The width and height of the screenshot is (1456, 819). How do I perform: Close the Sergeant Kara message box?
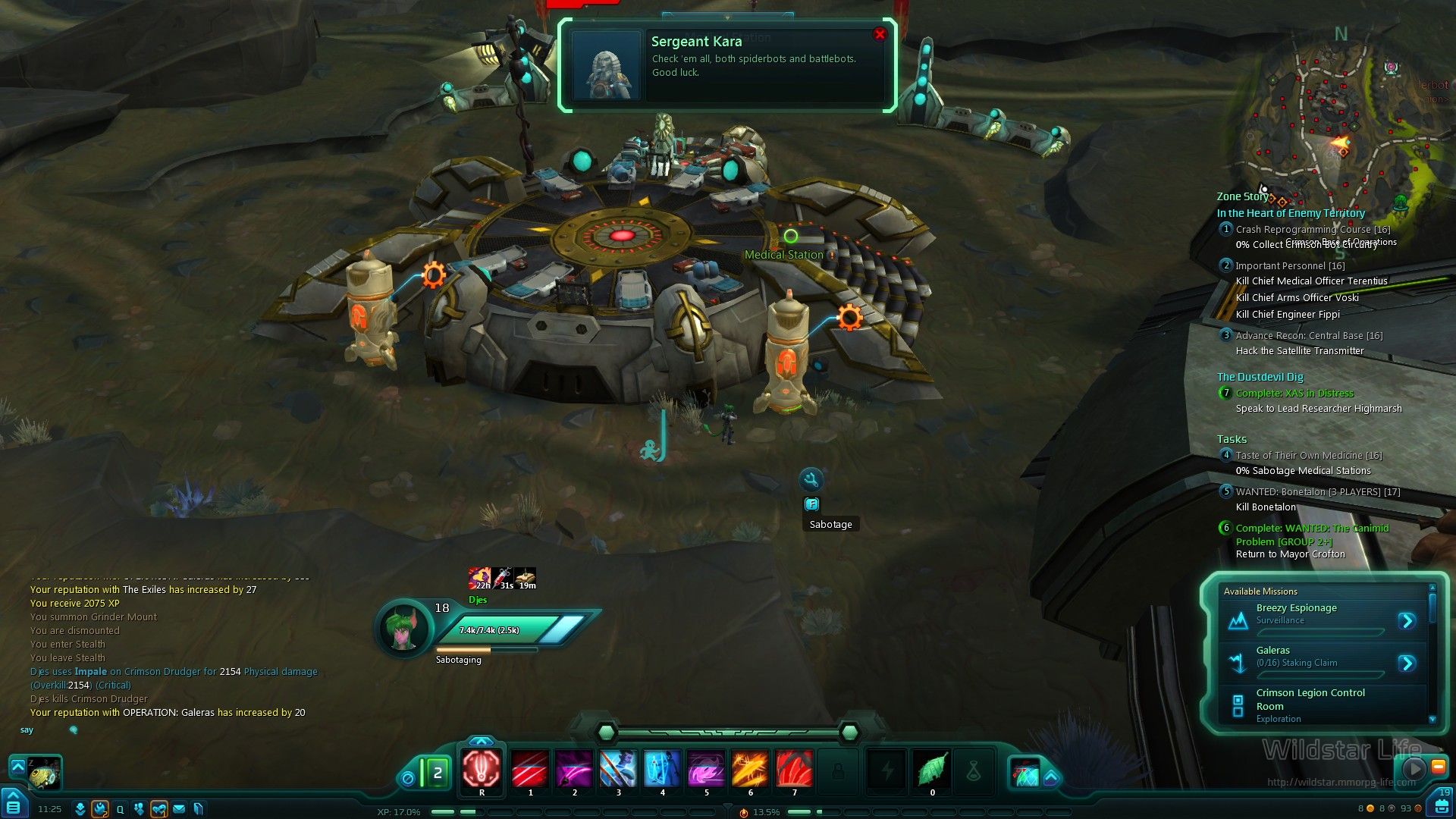tap(880, 34)
